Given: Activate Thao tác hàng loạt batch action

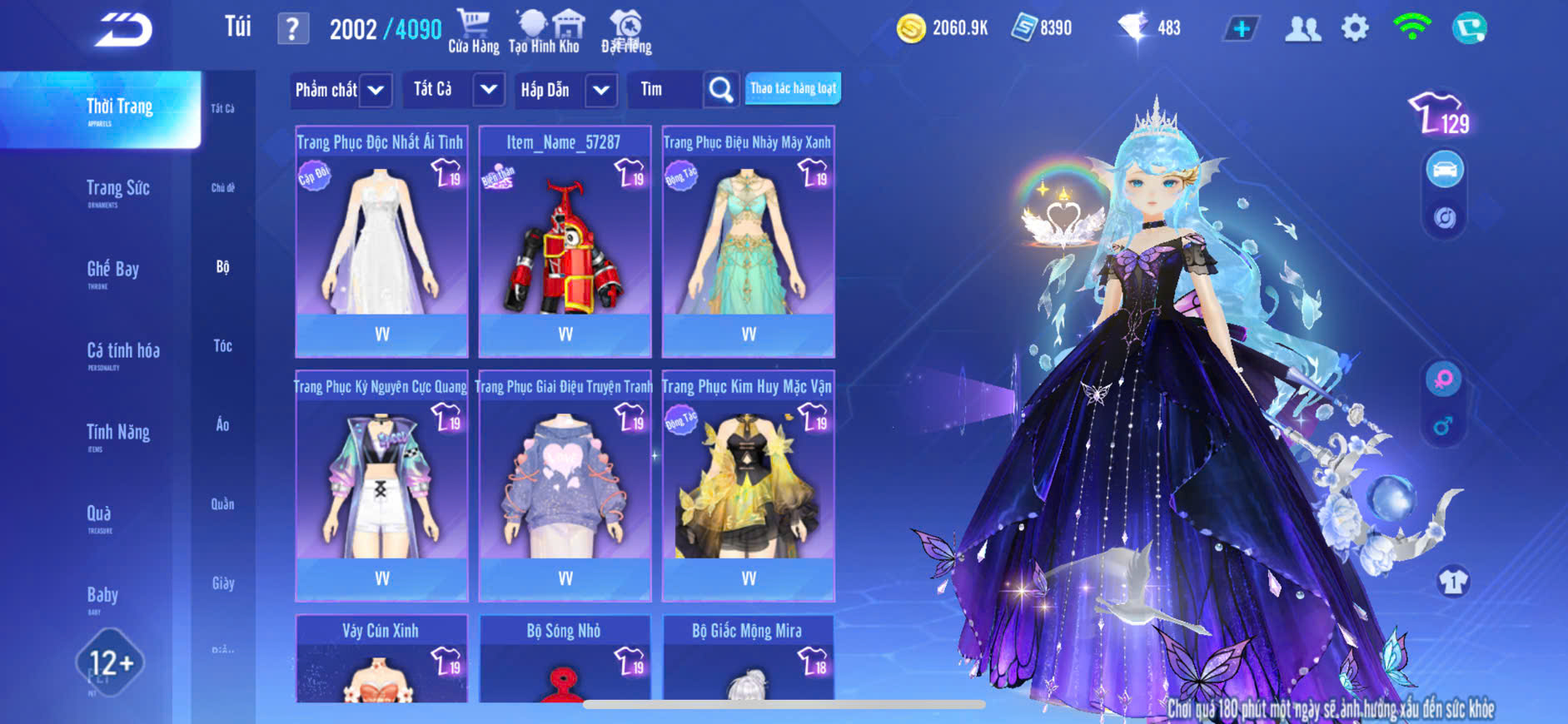Looking at the screenshot, I should 793,89.
